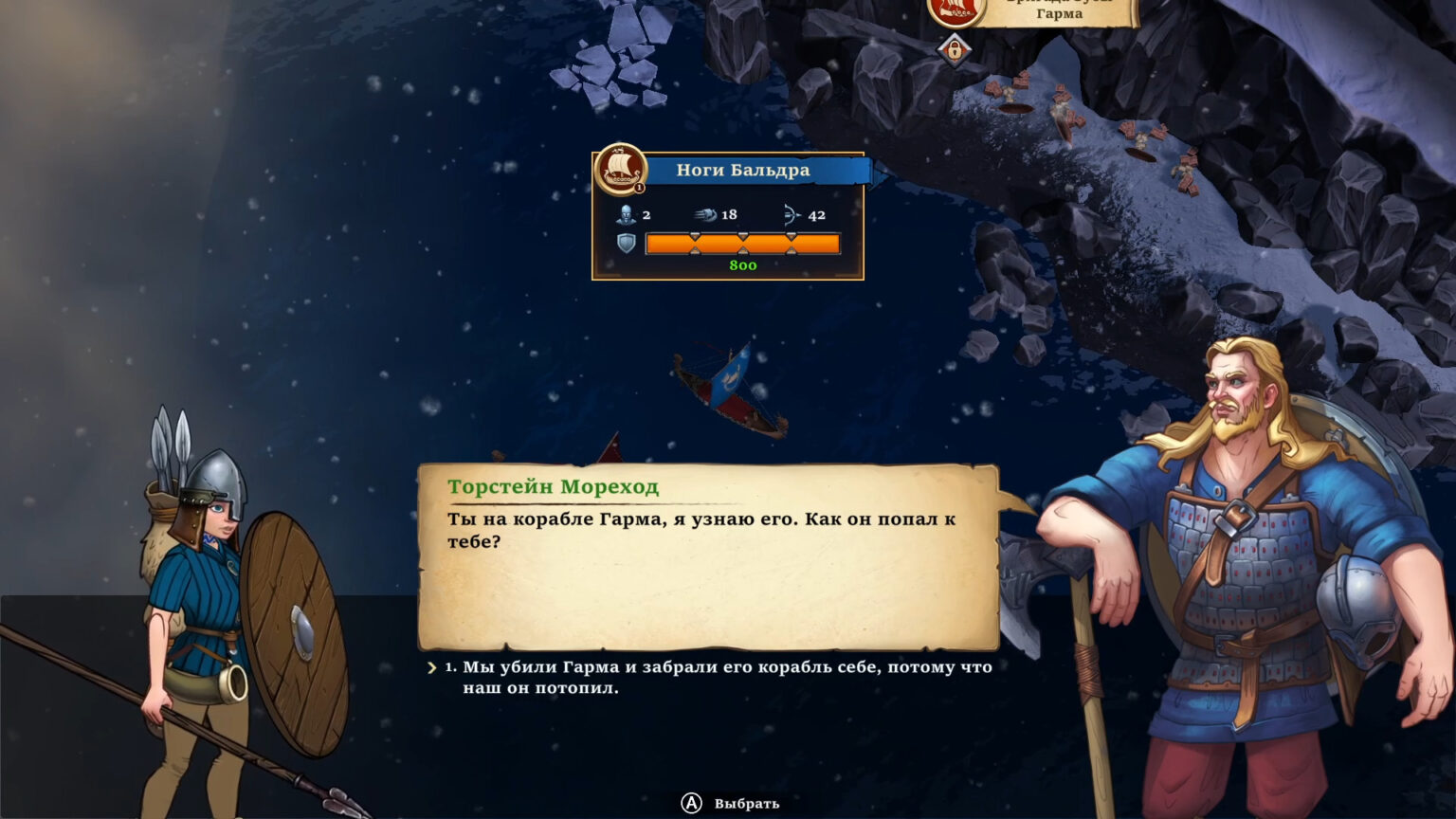
Task: Open the Гарма ship banner at top
Action: pos(1058,11)
